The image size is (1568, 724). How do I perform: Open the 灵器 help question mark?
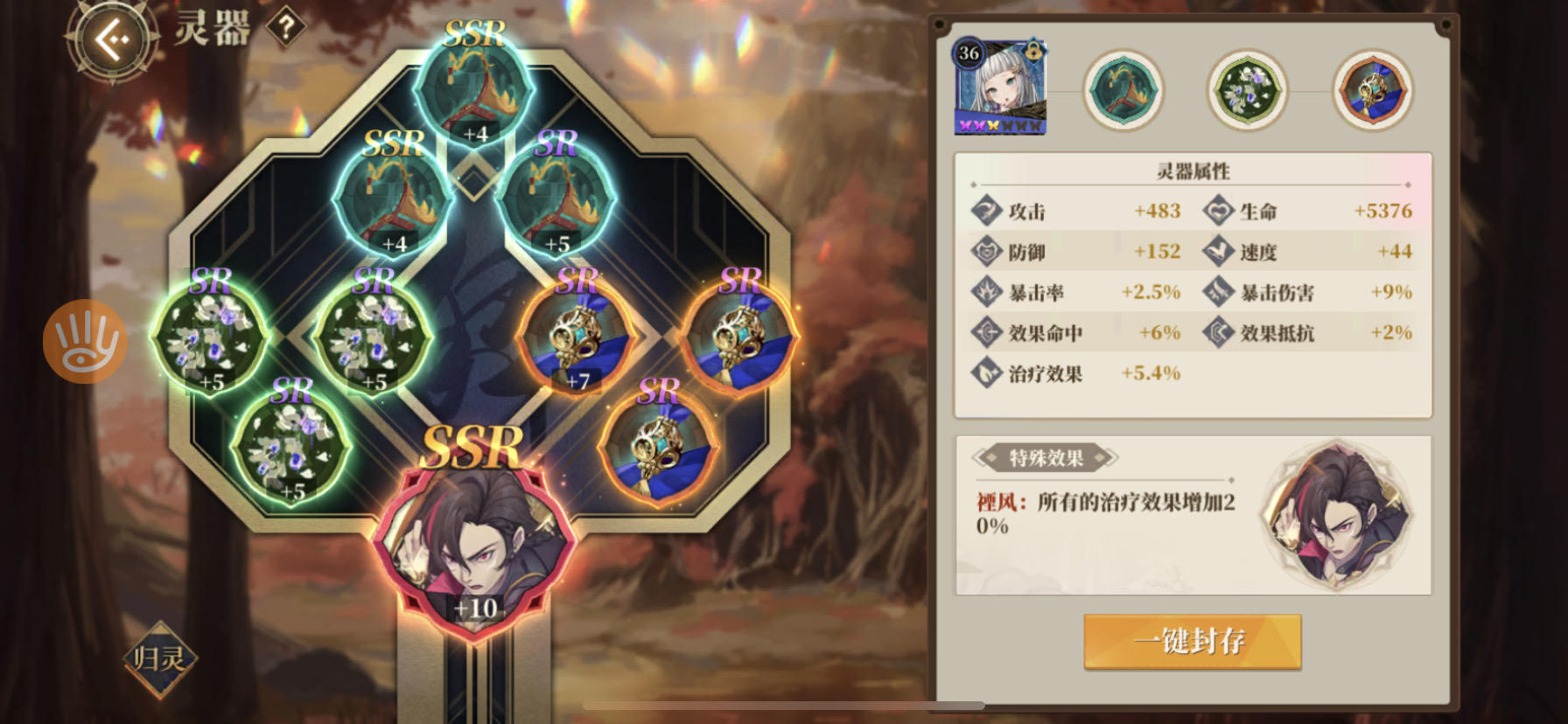286,26
